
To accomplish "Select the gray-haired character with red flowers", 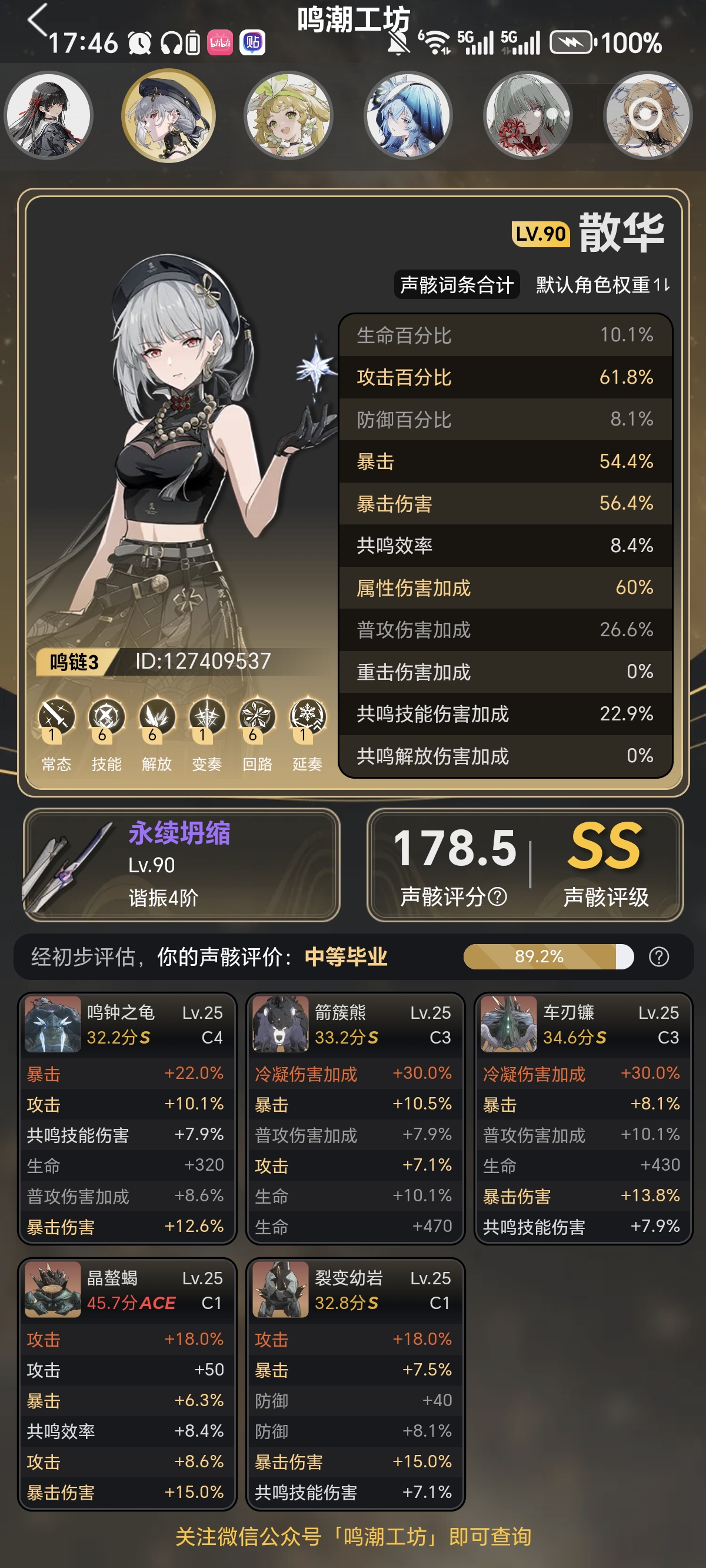I will [x=527, y=115].
